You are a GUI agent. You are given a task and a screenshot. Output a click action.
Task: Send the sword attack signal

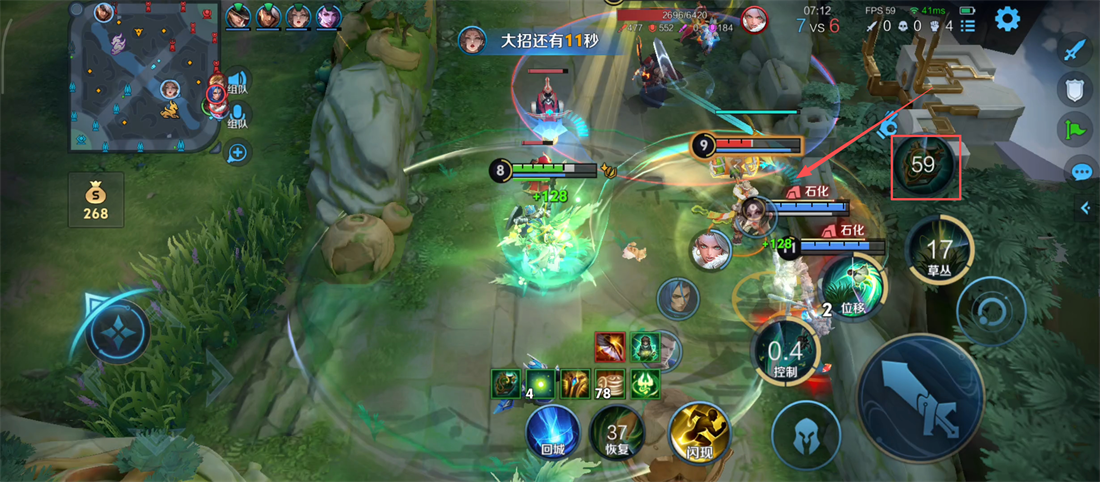tap(1075, 48)
